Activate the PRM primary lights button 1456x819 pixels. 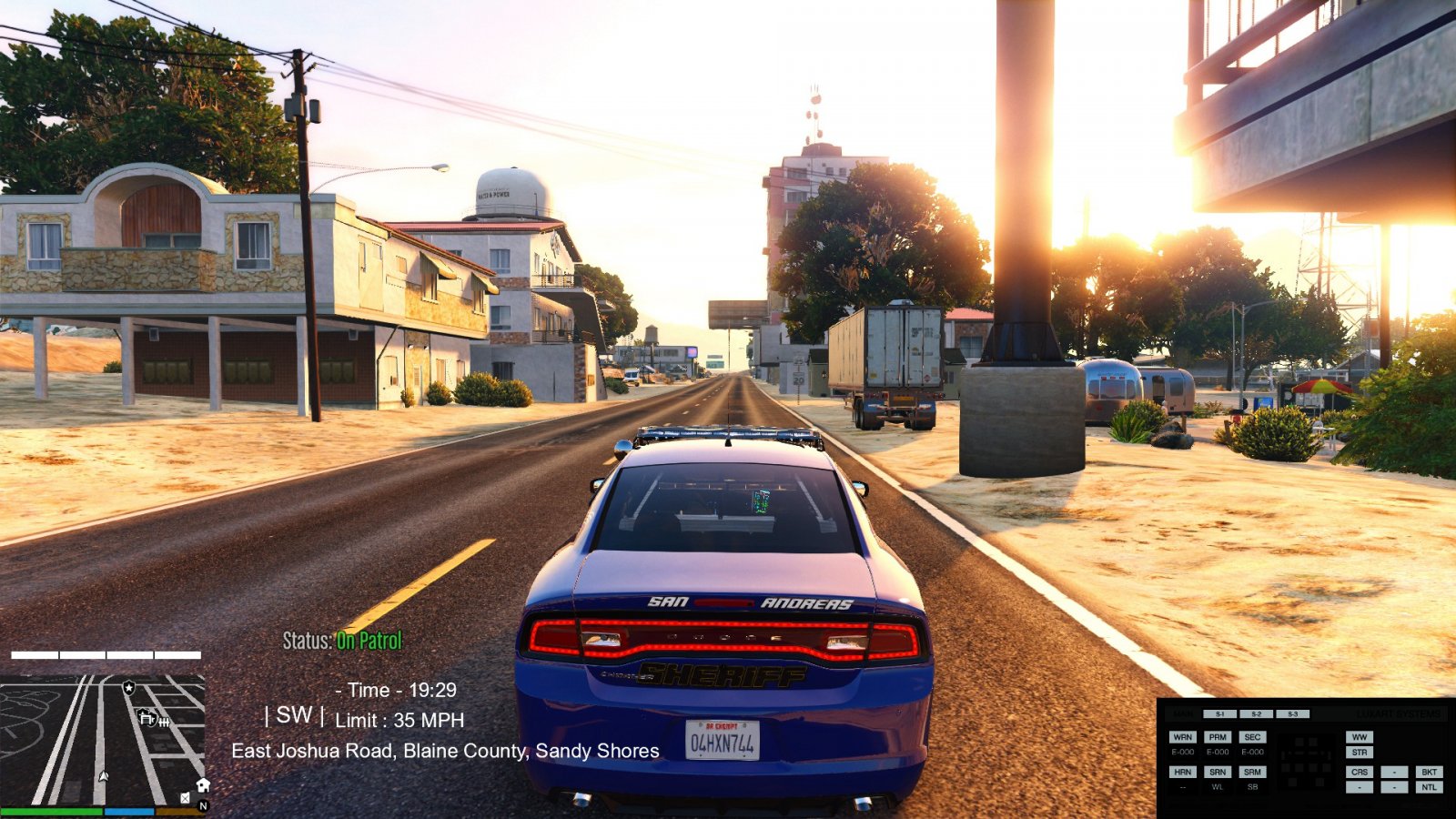pos(1218,737)
